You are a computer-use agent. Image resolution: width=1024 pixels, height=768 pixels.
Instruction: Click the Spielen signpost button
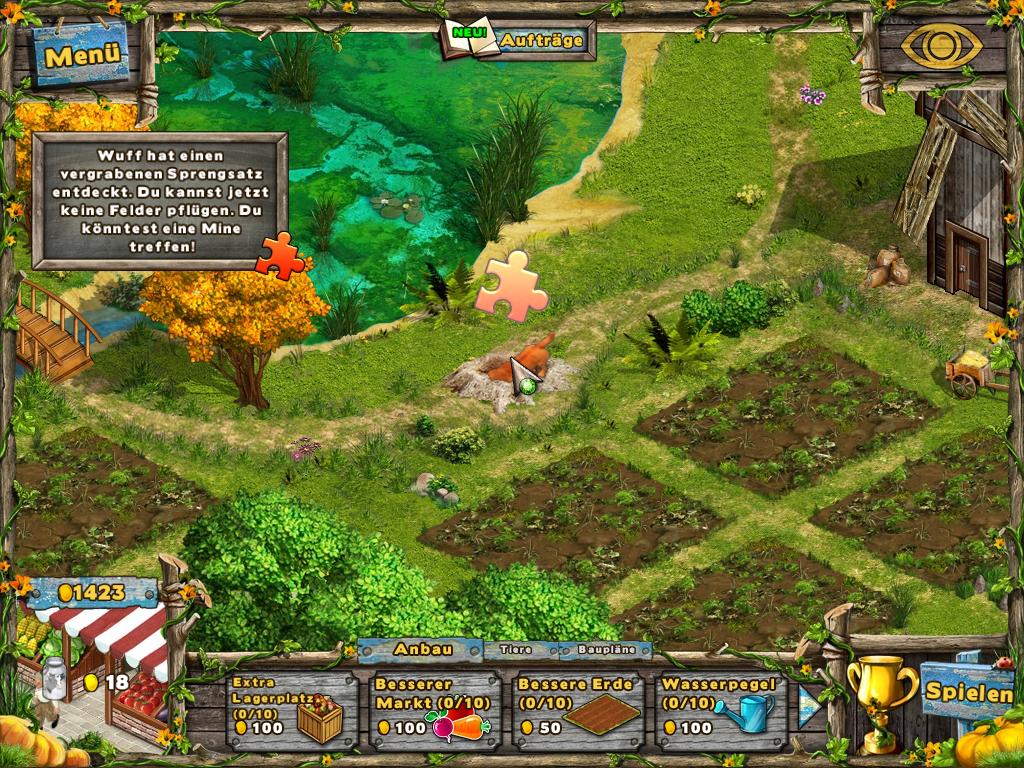pyautogui.click(x=968, y=691)
